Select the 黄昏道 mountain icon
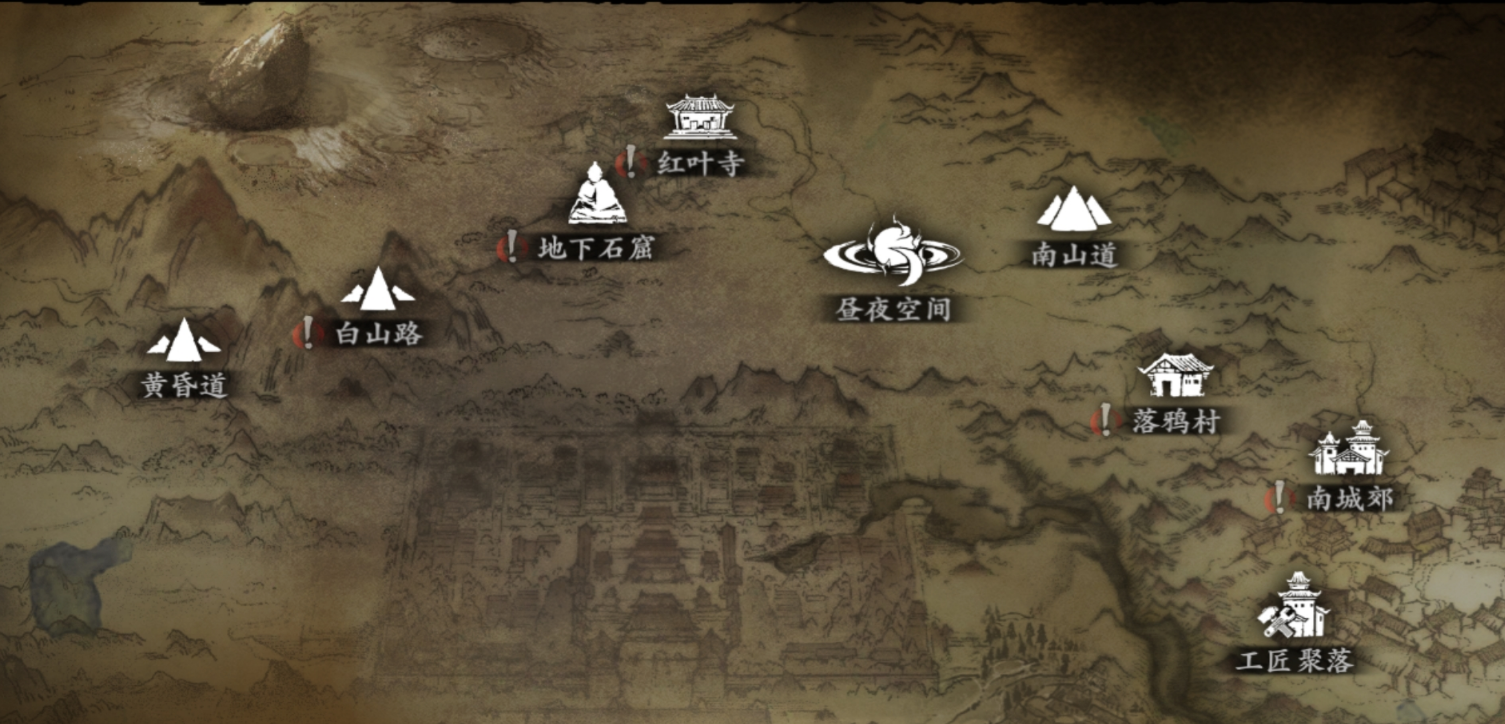1505x724 pixels. tap(186, 343)
